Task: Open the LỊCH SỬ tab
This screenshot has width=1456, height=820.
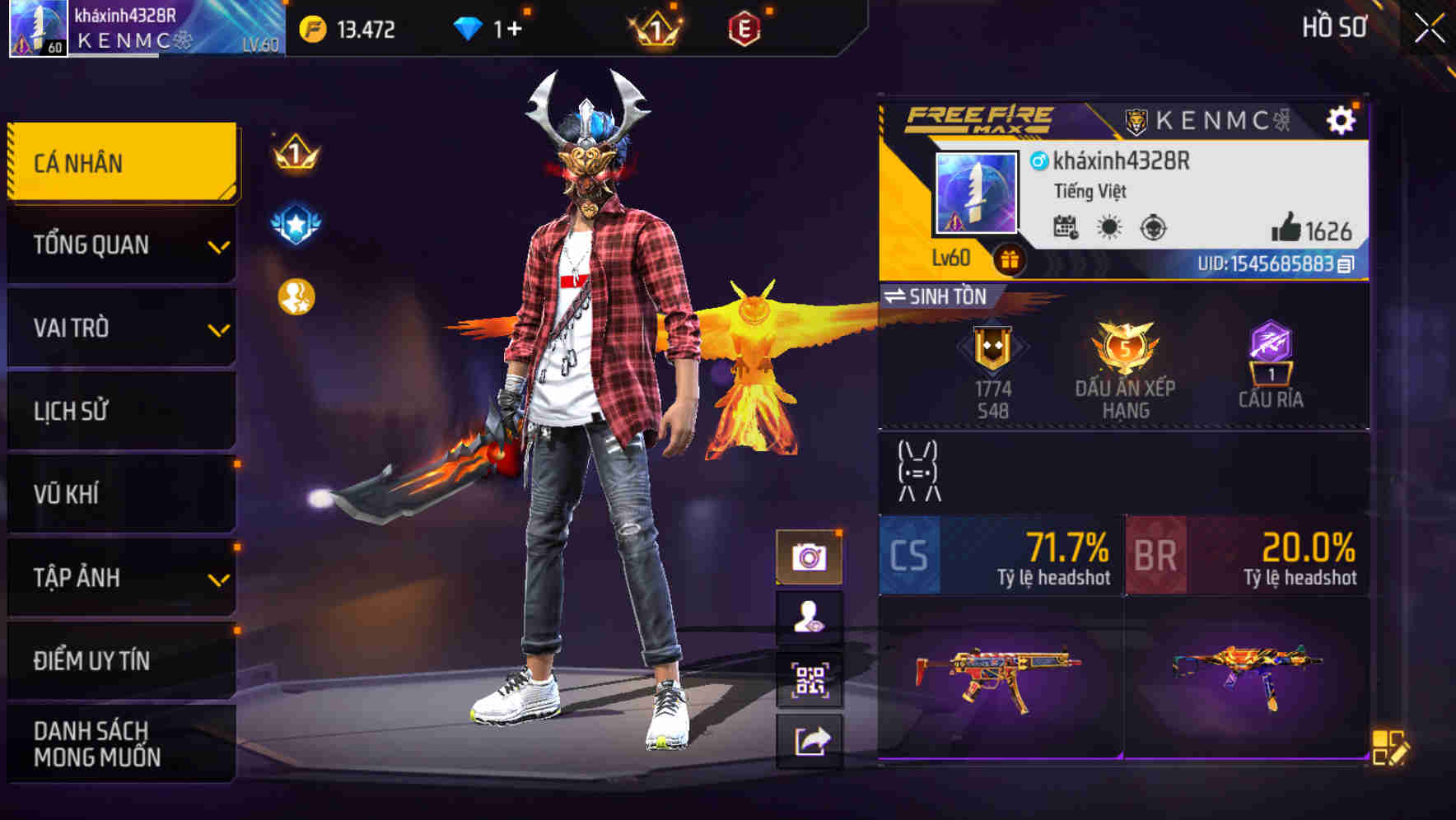Action: point(121,411)
